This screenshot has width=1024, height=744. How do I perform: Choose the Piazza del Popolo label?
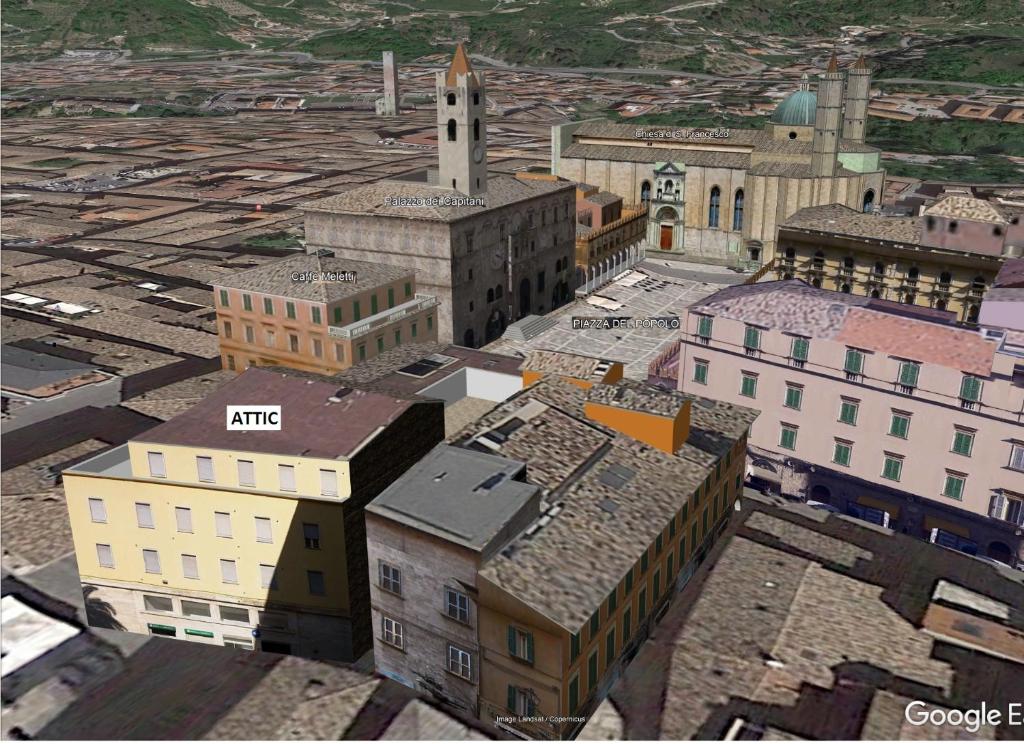point(626,323)
